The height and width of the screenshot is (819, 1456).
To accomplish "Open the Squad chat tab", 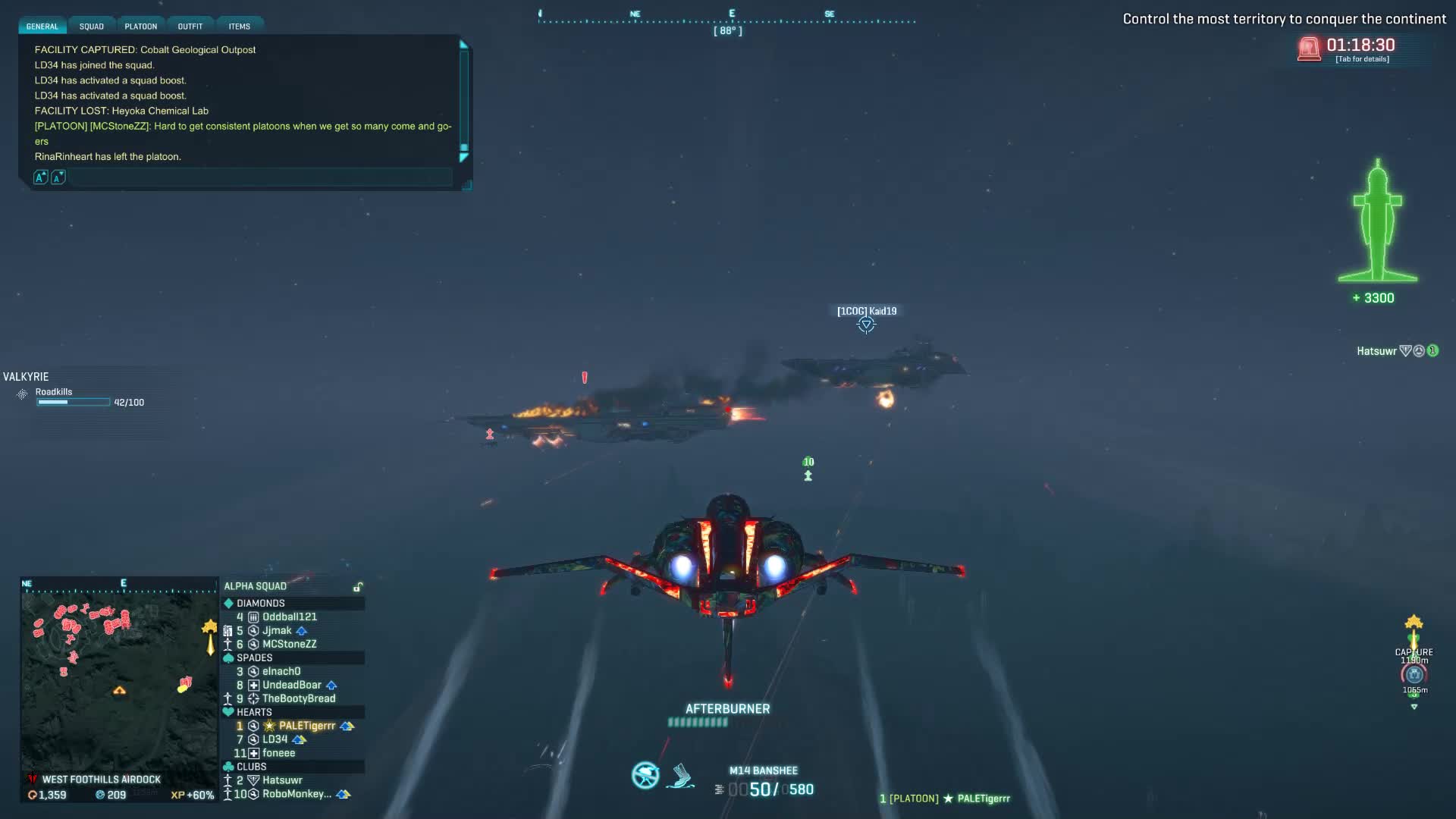I will tap(92, 27).
